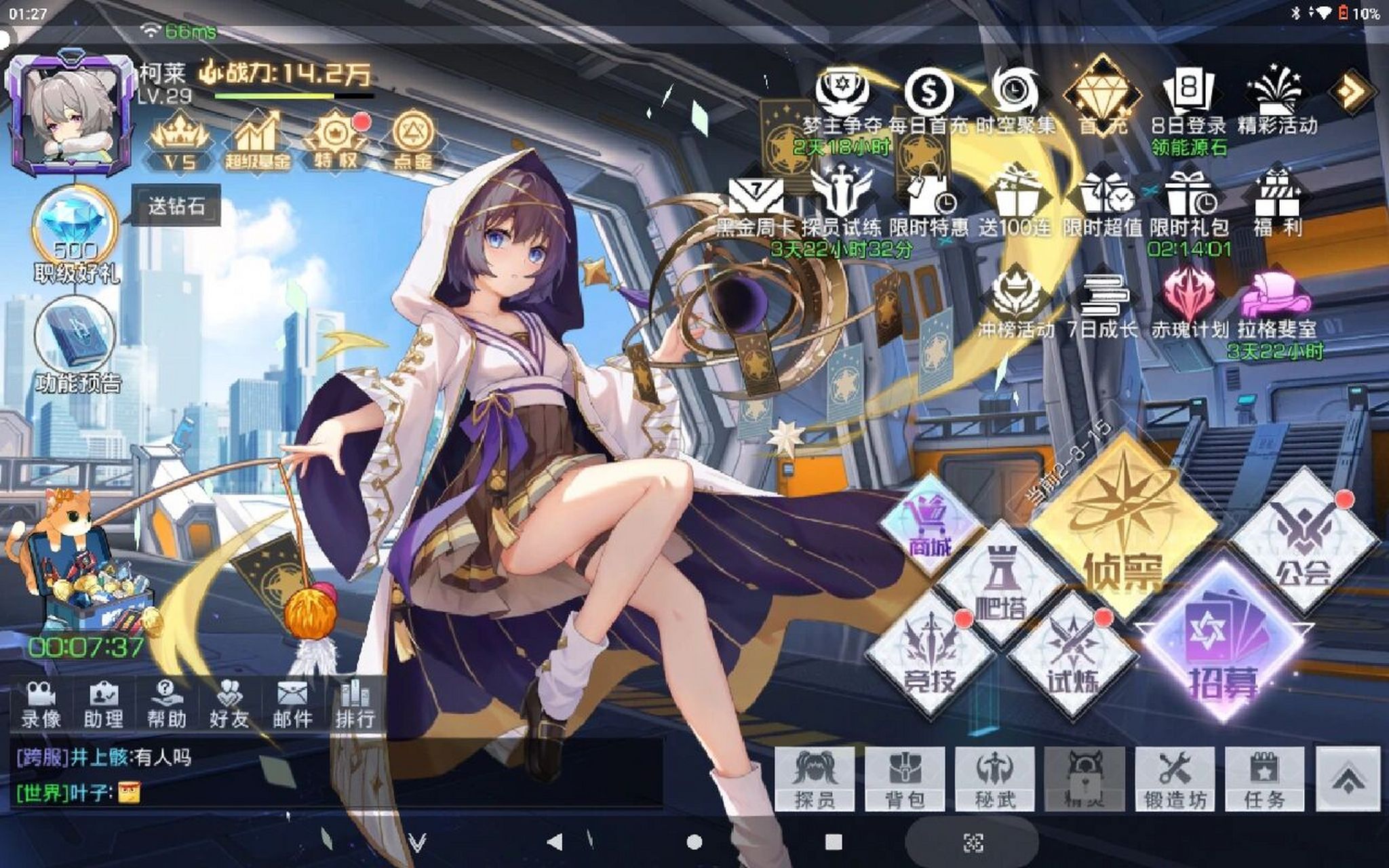This screenshot has width=1389, height=868.
Task: Open the 特权 privileges icon
Action: pyautogui.click(x=334, y=140)
